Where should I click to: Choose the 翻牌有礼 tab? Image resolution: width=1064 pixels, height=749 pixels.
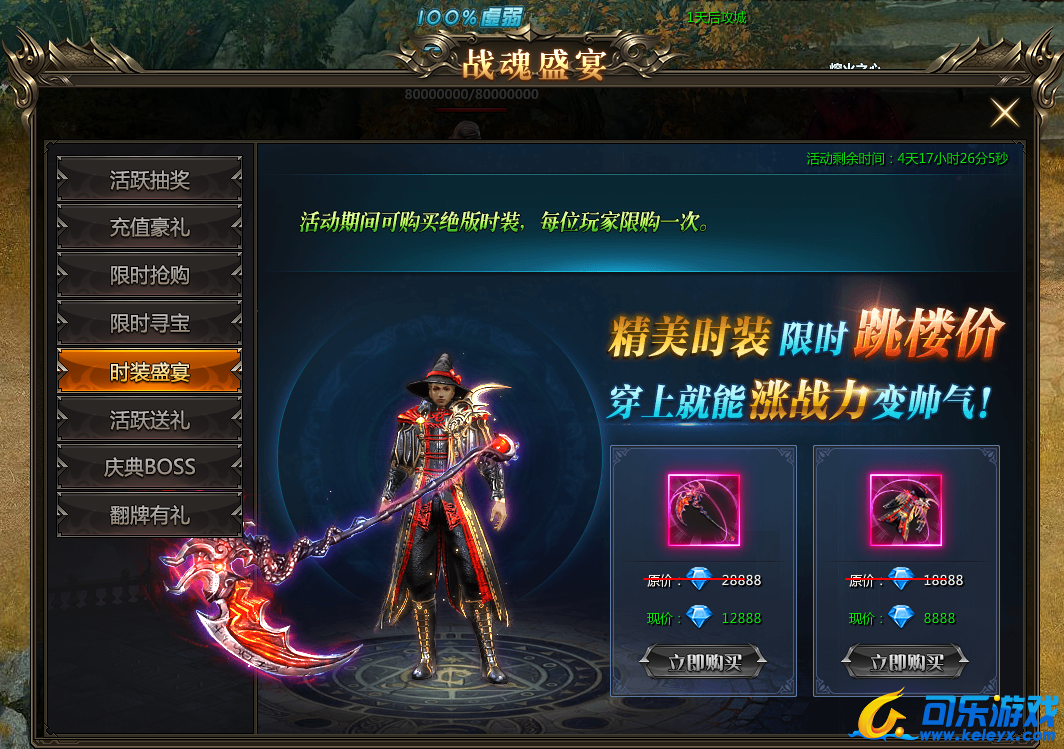[149, 515]
